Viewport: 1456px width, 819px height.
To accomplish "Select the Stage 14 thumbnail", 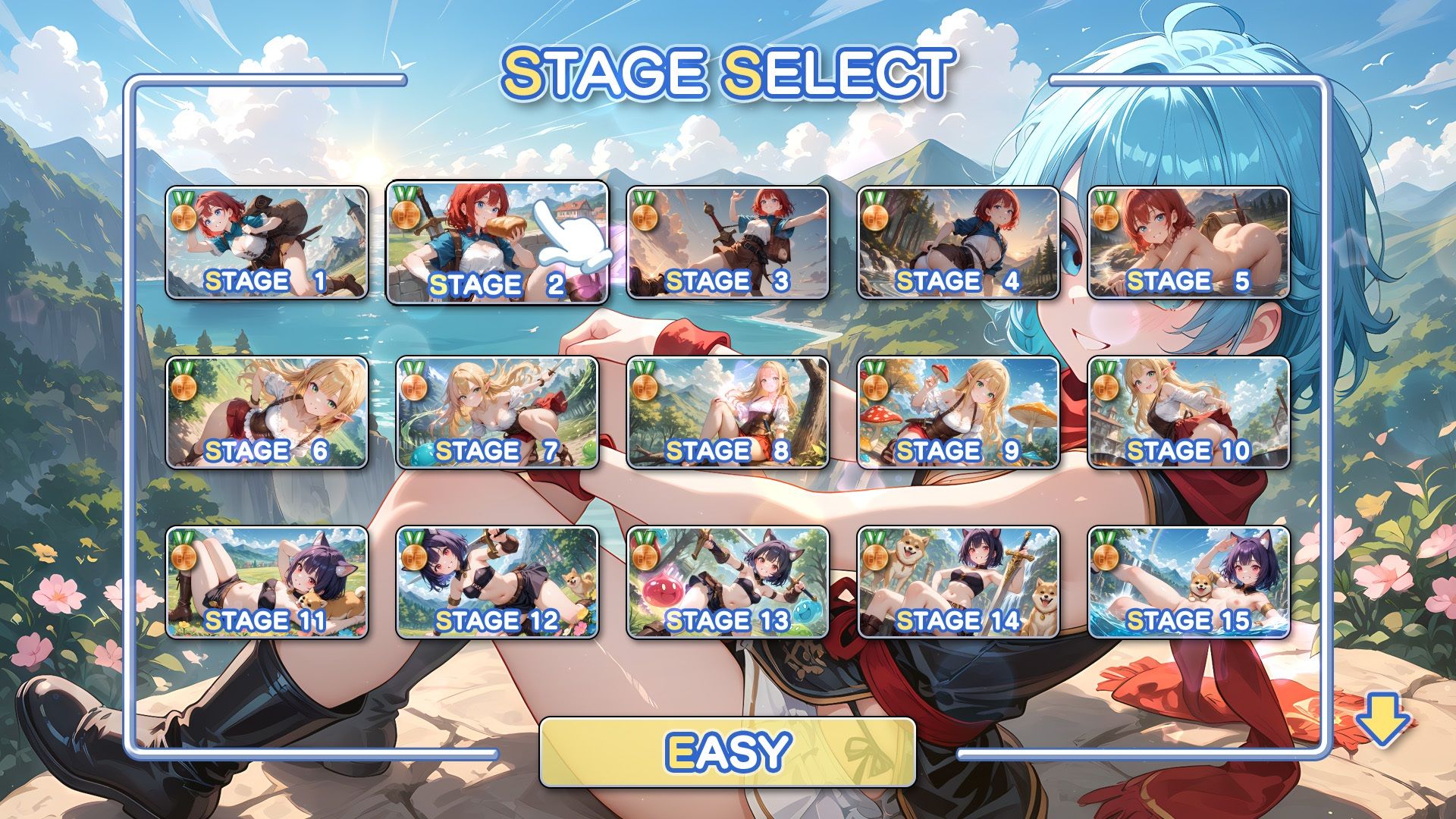I will point(959,582).
